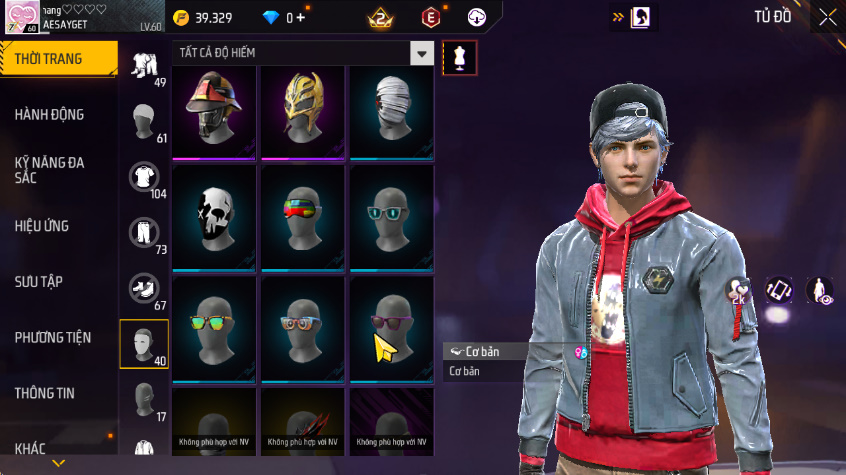This screenshot has width=846, height=475.
Task: Choose the shoes category with 67 items
Action: pos(145,289)
